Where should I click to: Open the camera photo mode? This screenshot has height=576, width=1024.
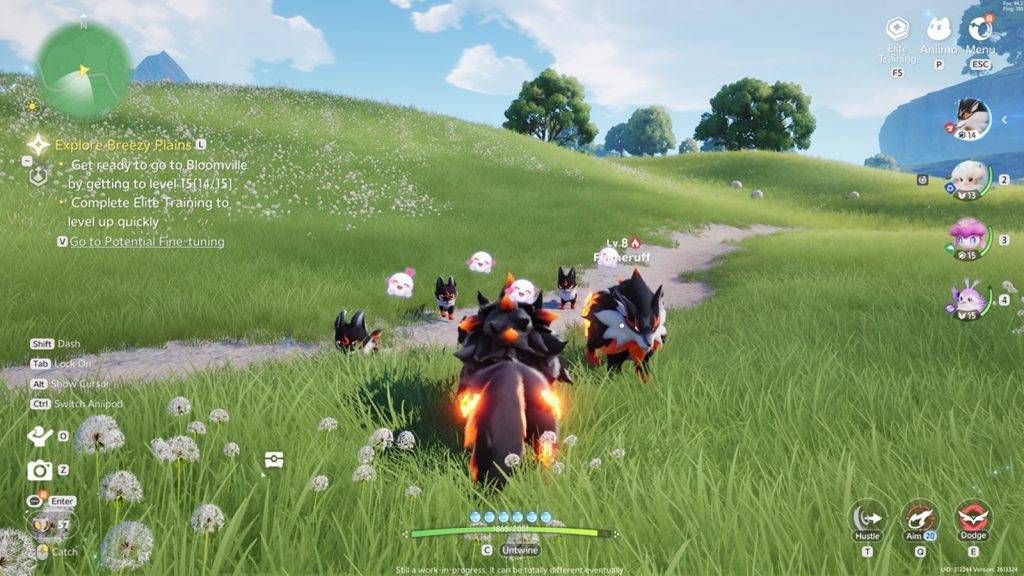coord(40,470)
